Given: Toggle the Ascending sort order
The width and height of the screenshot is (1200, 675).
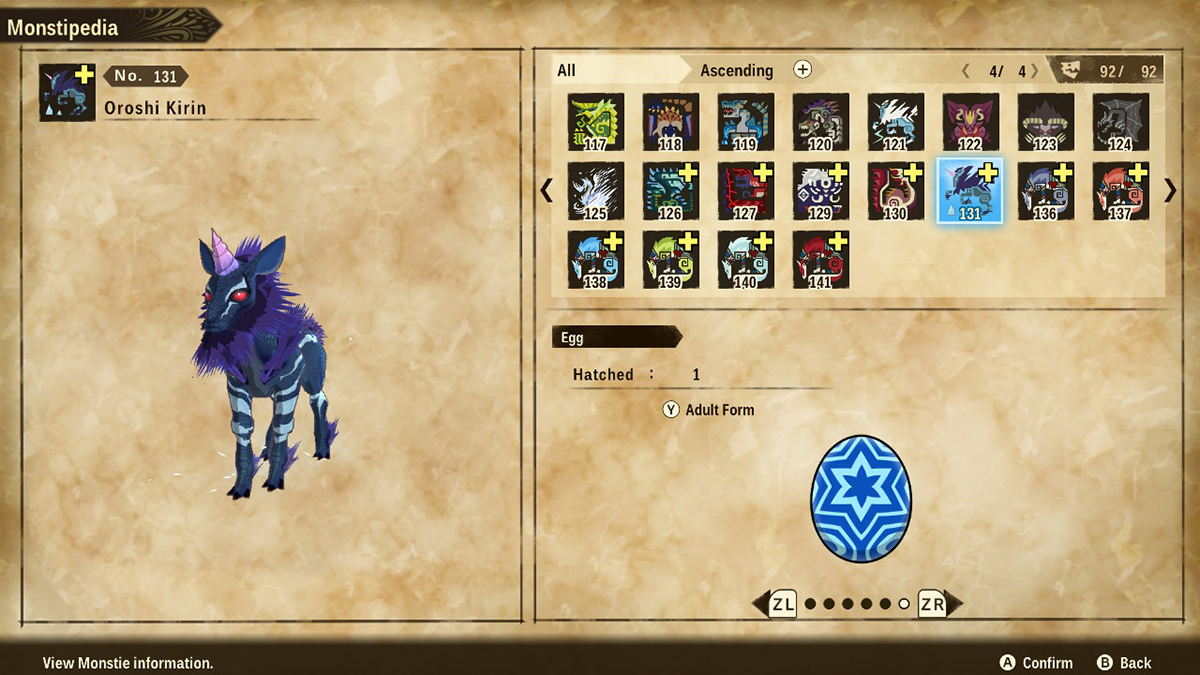Looking at the screenshot, I should click(737, 70).
